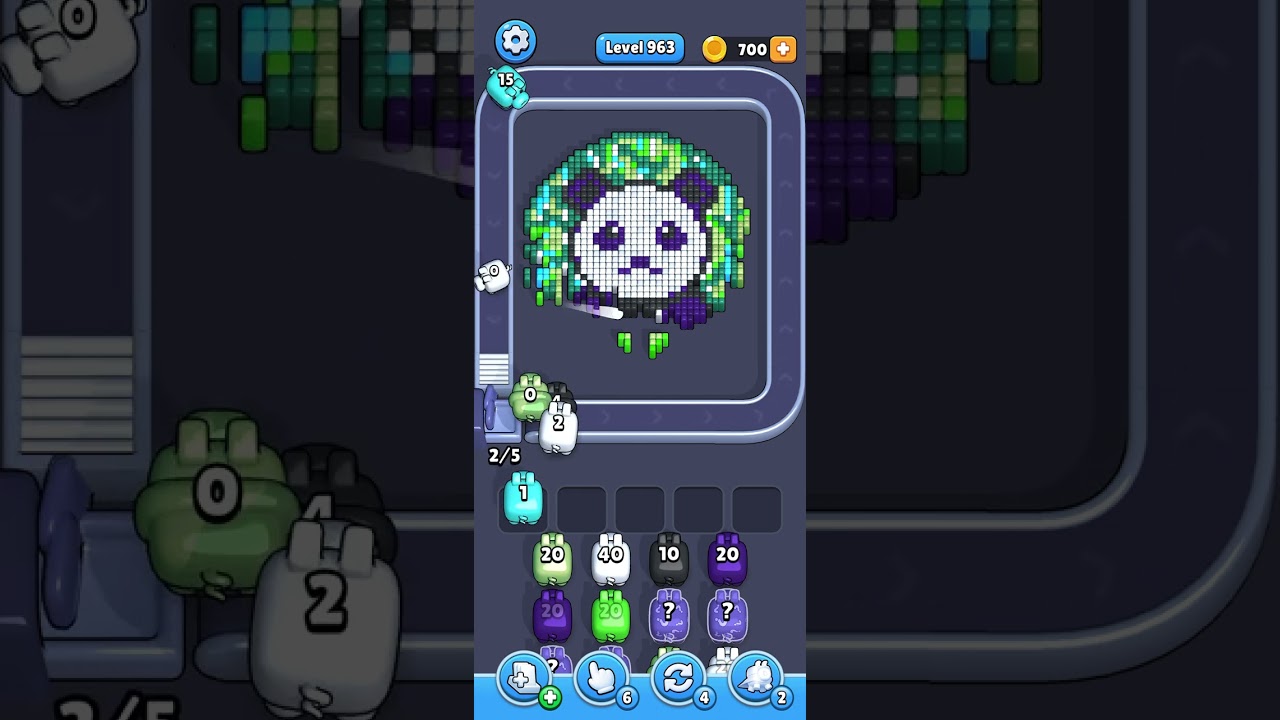The height and width of the screenshot is (720, 1280).
Task: Activate the add-tile booster with green plus
Action: click(525, 678)
